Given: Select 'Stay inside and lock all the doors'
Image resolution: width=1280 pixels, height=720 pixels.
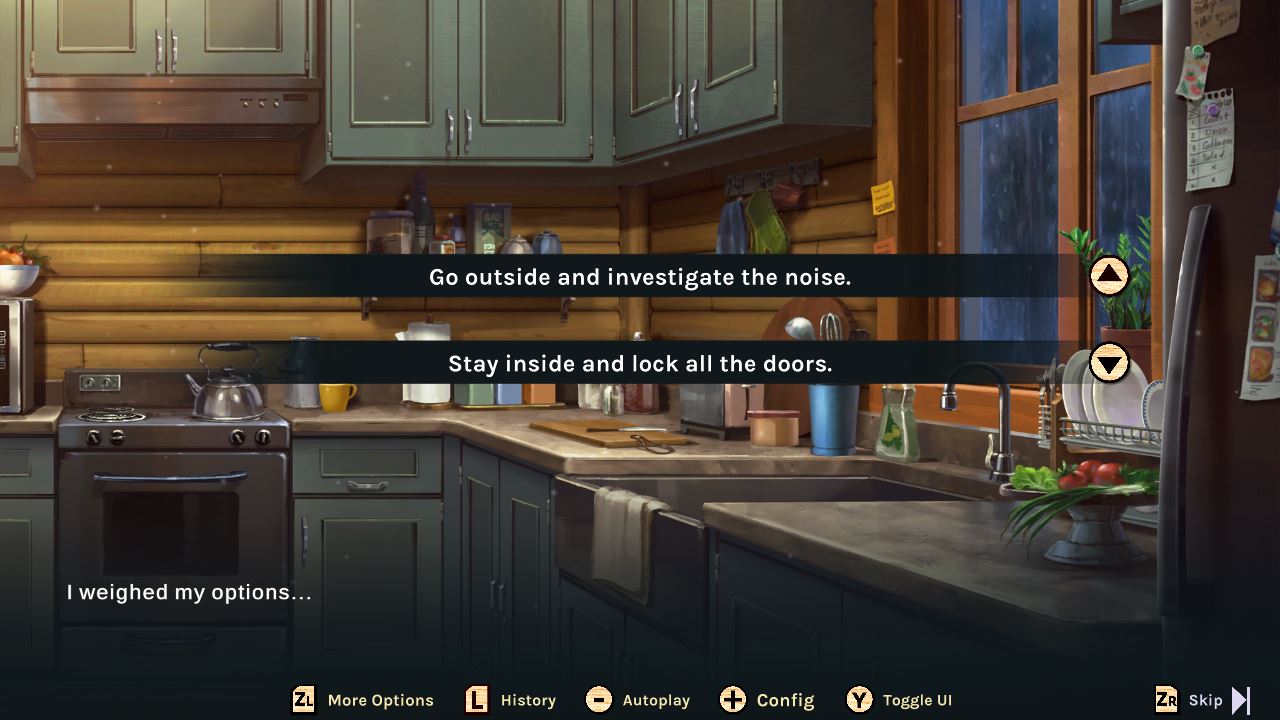Looking at the screenshot, I should (640, 364).
